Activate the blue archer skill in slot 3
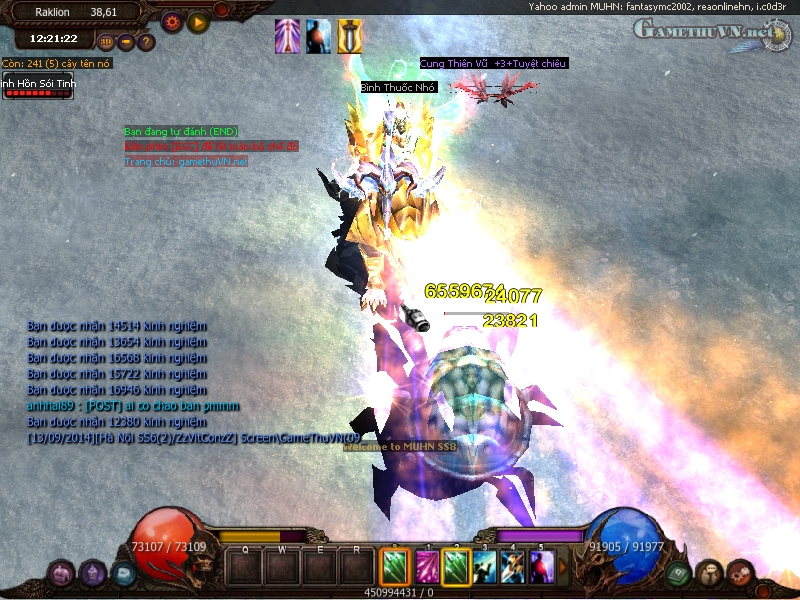The width and height of the screenshot is (800, 600). (485, 567)
